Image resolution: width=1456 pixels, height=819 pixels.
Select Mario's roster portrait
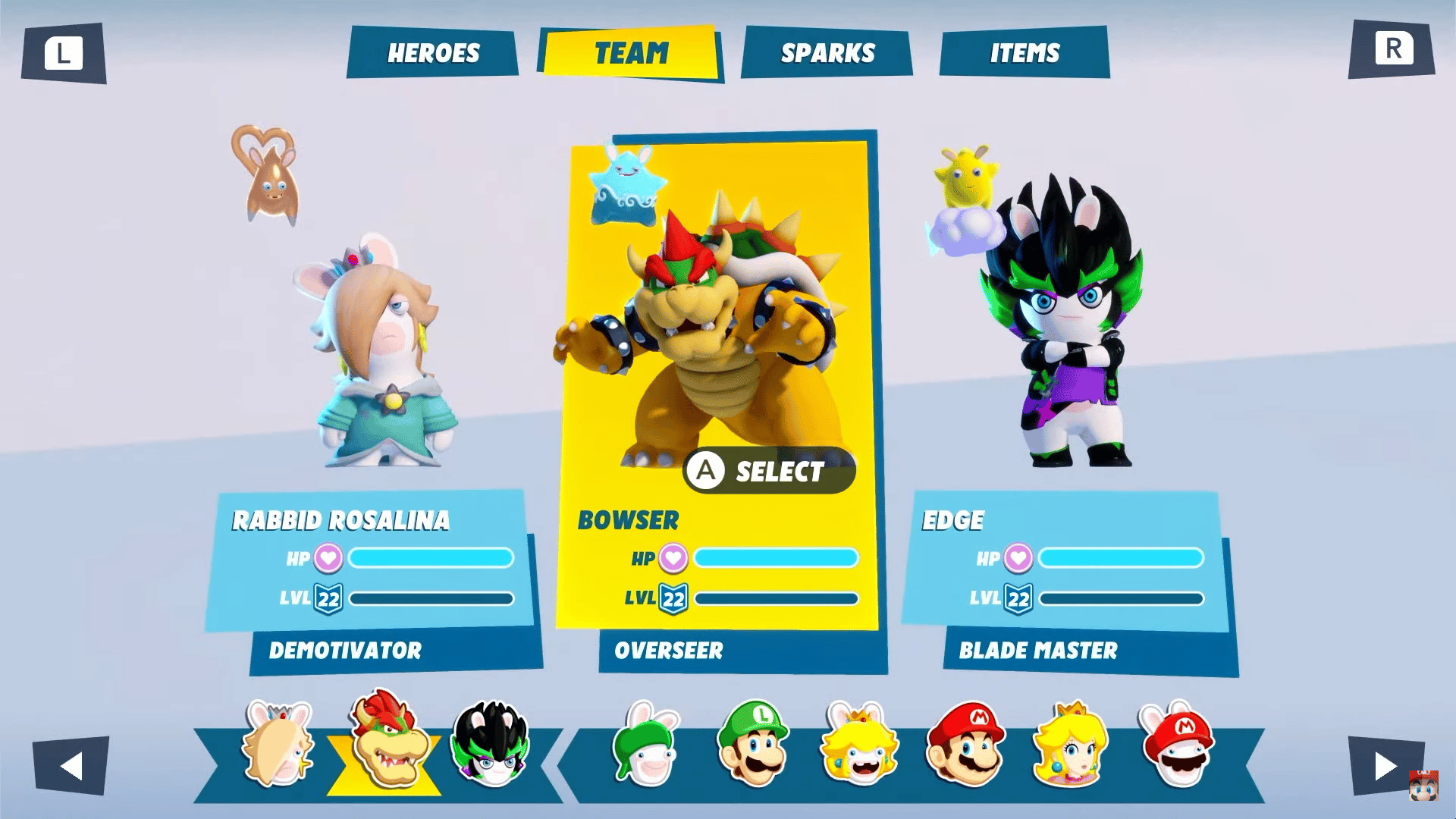[965, 744]
